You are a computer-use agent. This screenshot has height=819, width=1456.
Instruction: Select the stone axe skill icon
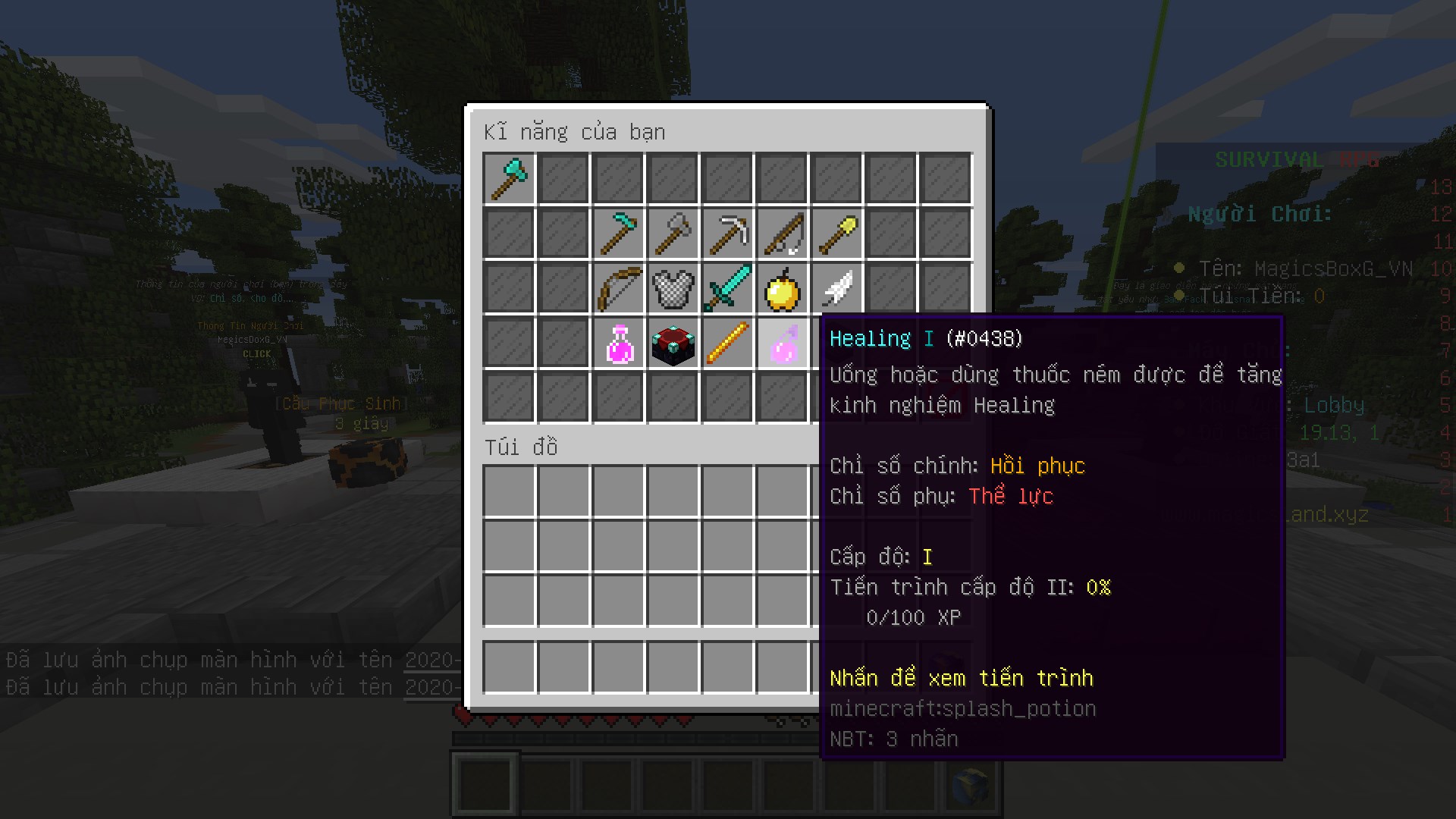click(x=673, y=233)
